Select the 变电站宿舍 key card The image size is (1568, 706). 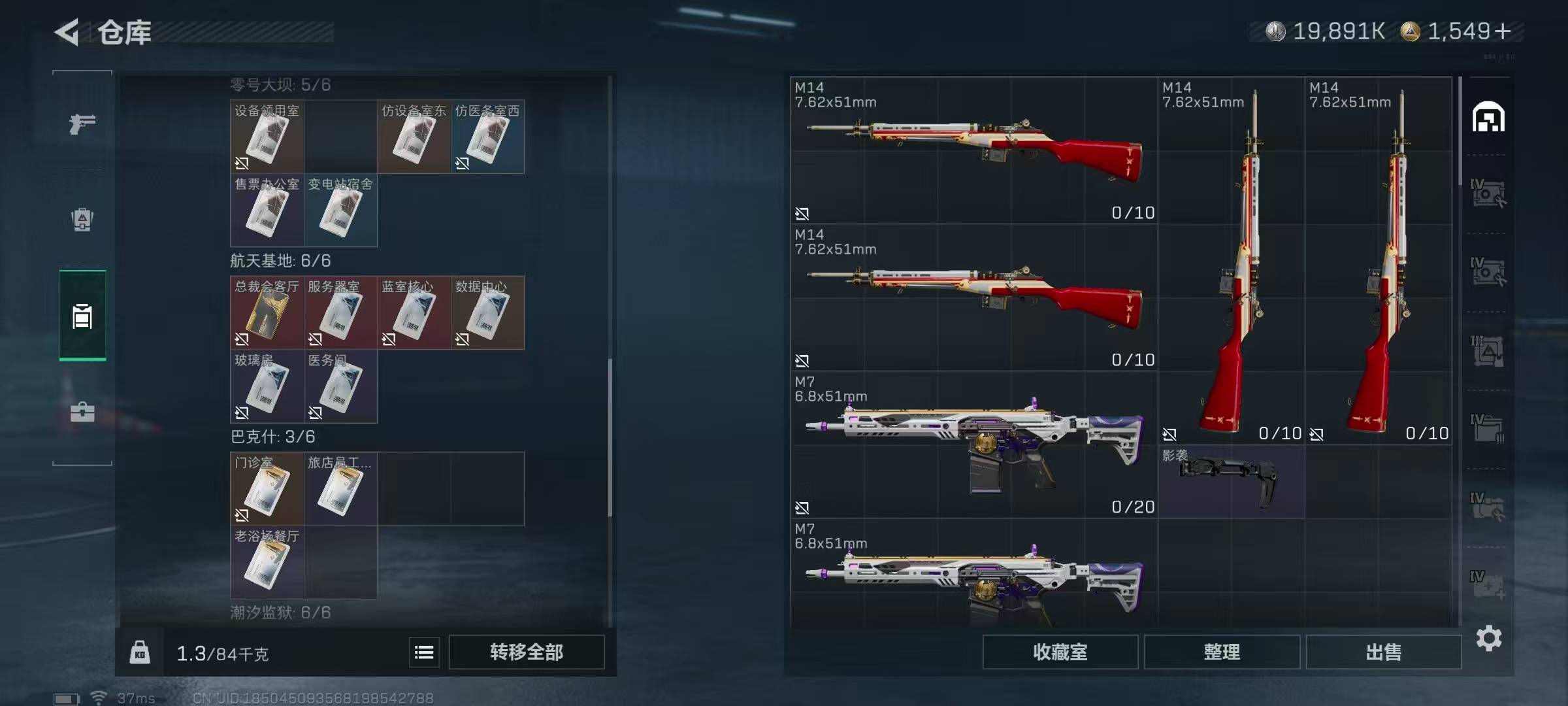click(x=340, y=210)
